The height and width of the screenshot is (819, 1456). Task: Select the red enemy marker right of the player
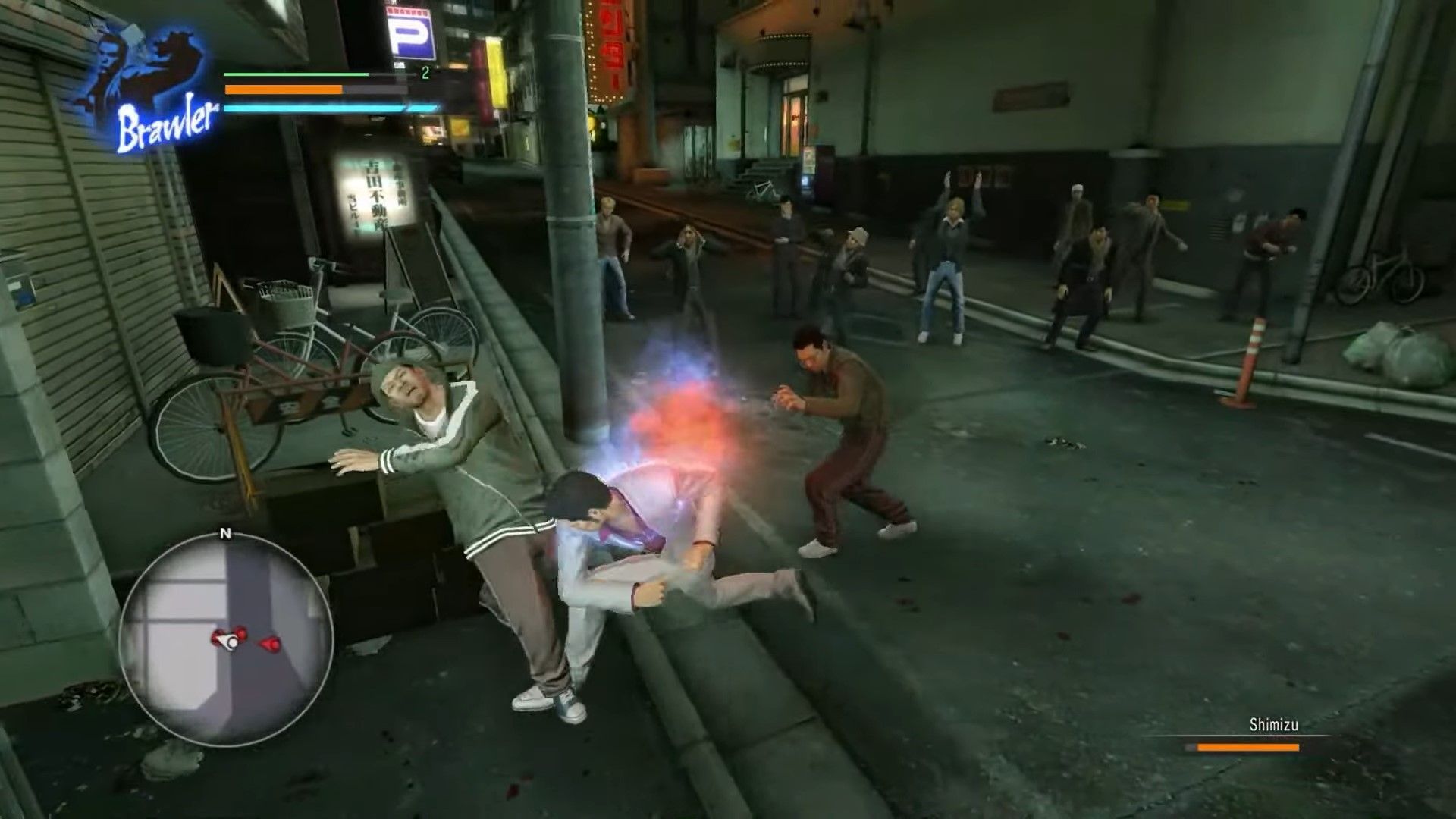coord(268,644)
